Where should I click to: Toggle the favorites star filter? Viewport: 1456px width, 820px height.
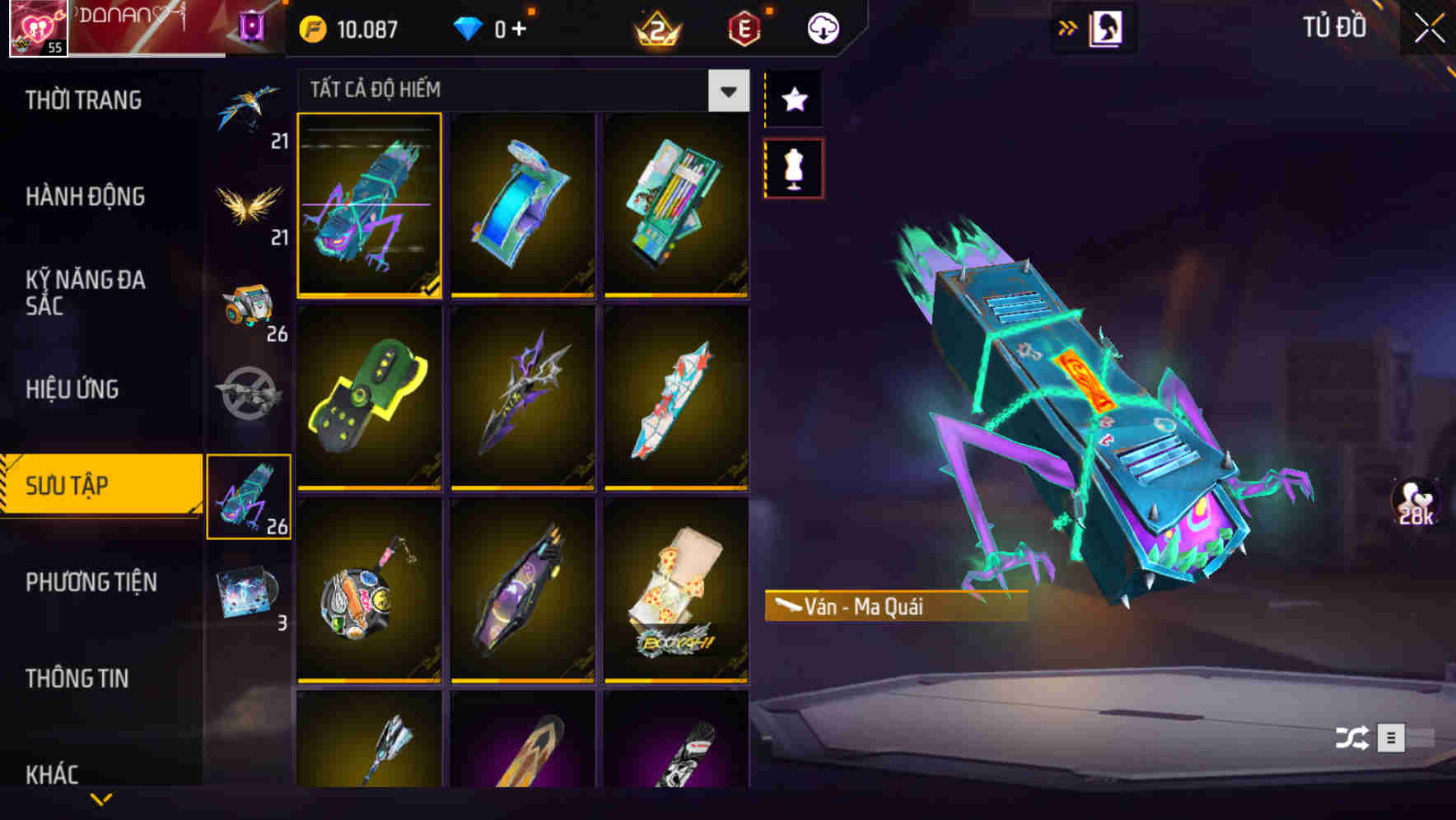(795, 99)
